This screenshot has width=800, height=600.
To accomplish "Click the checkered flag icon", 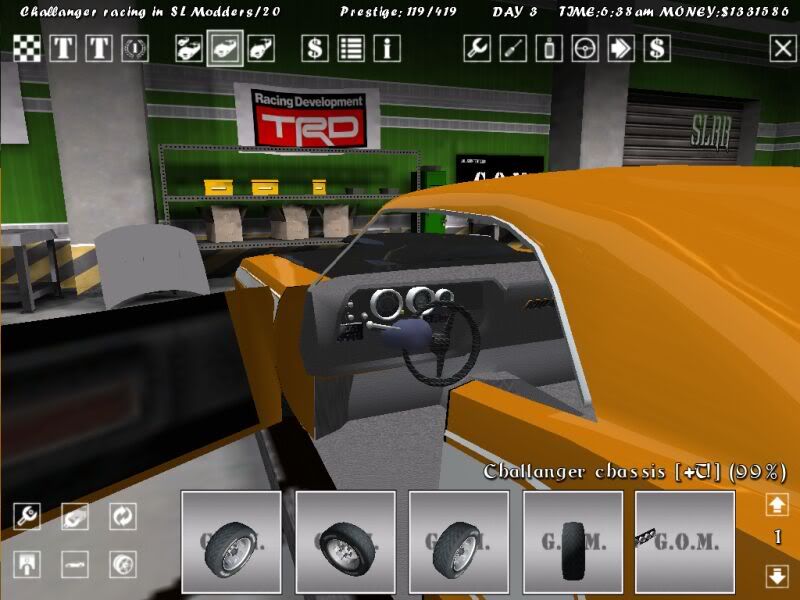I will click(x=27, y=48).
